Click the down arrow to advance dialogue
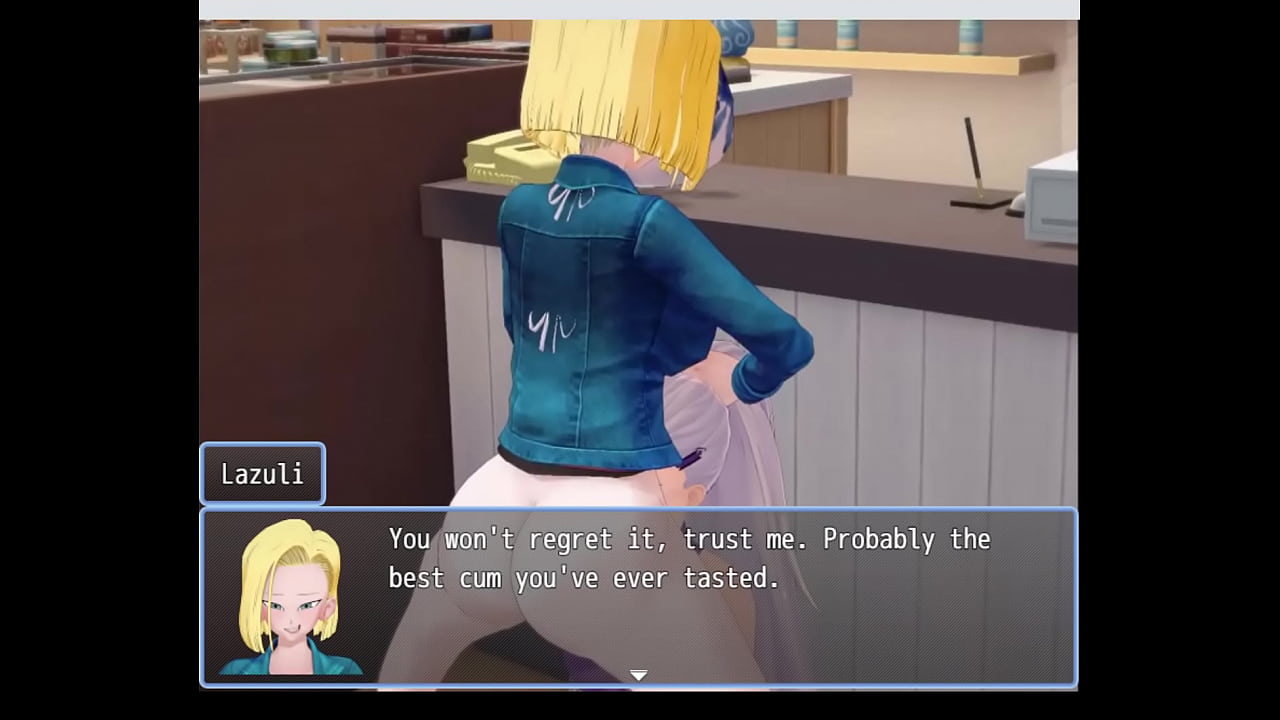 pos(637,675)
